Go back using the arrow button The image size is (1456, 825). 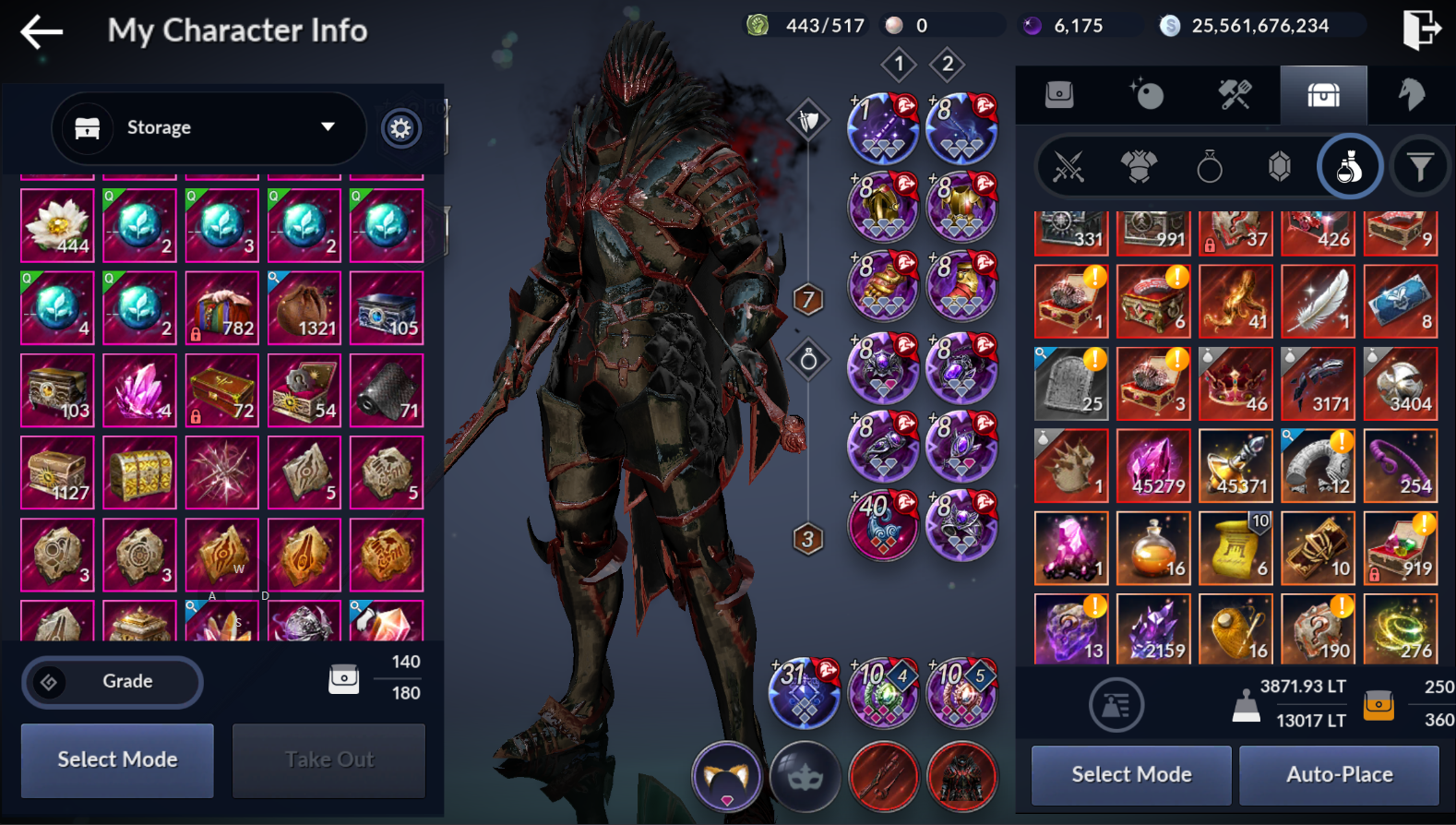[x=42, y=31]
